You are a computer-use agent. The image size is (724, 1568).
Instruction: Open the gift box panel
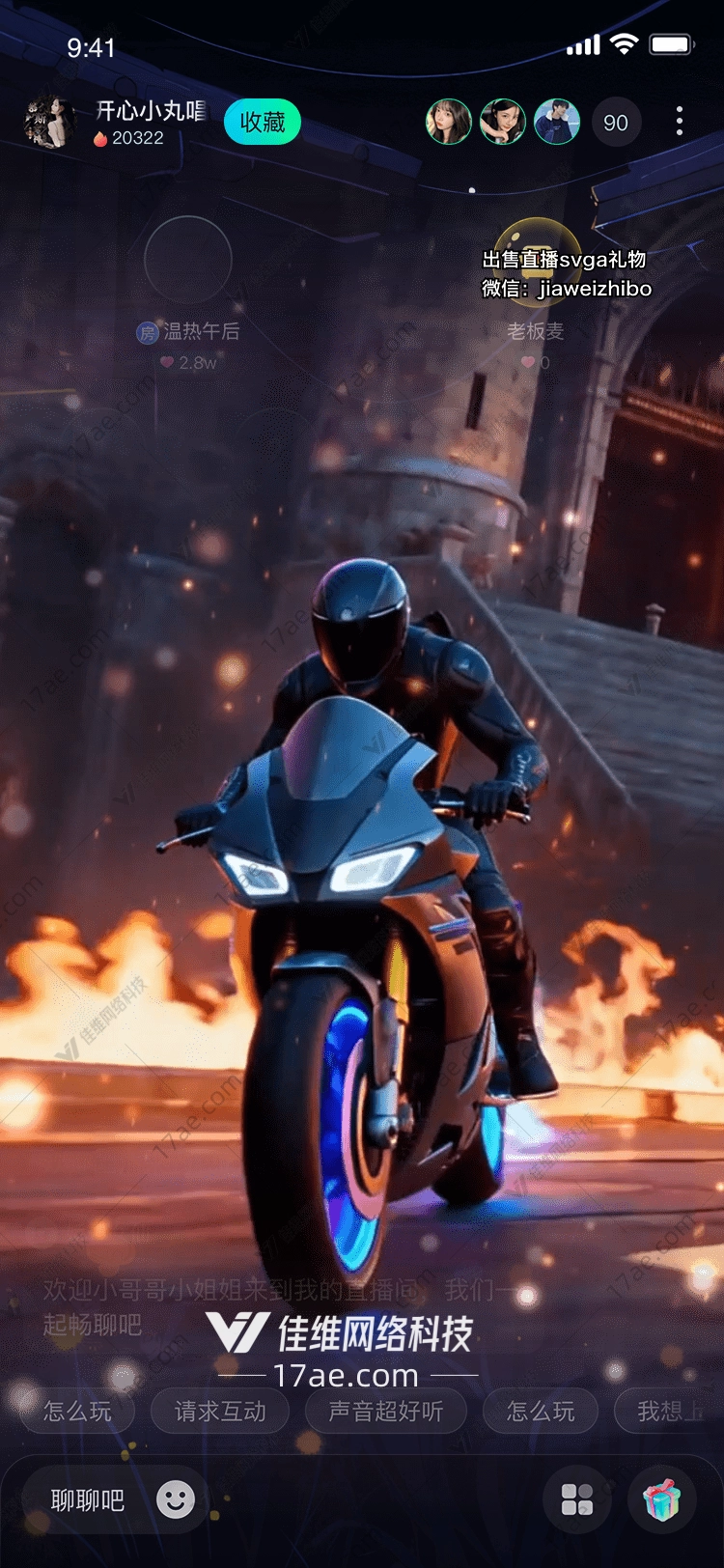pos(662,1499)
